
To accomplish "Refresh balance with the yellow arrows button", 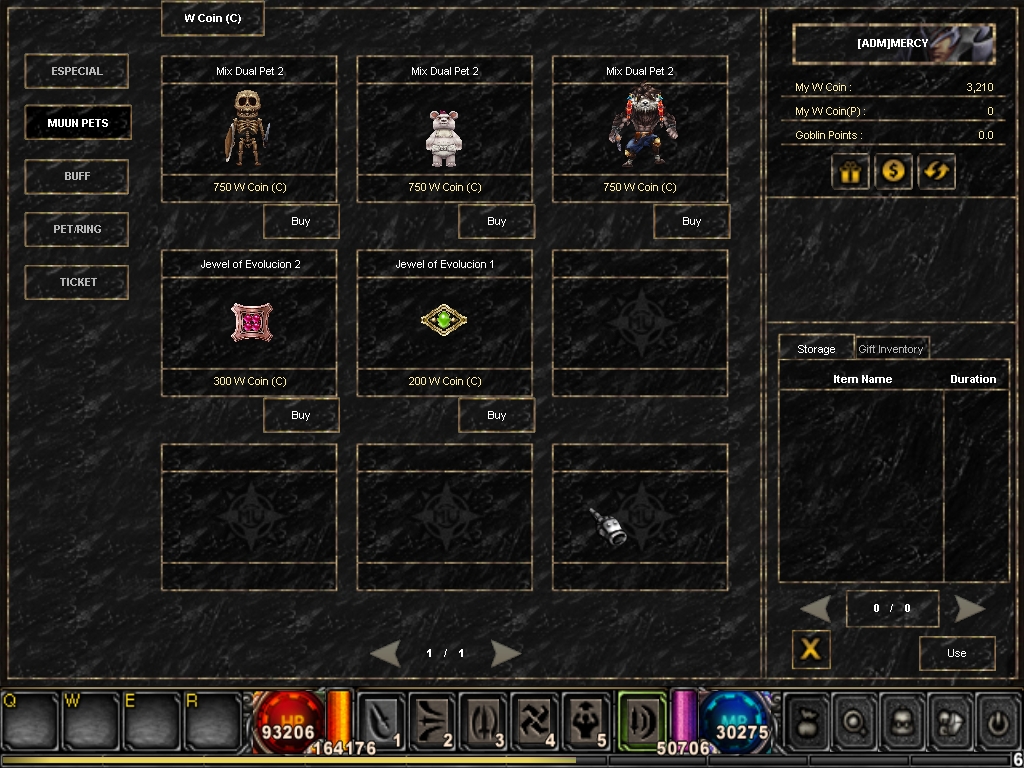I will coord(937,171).
